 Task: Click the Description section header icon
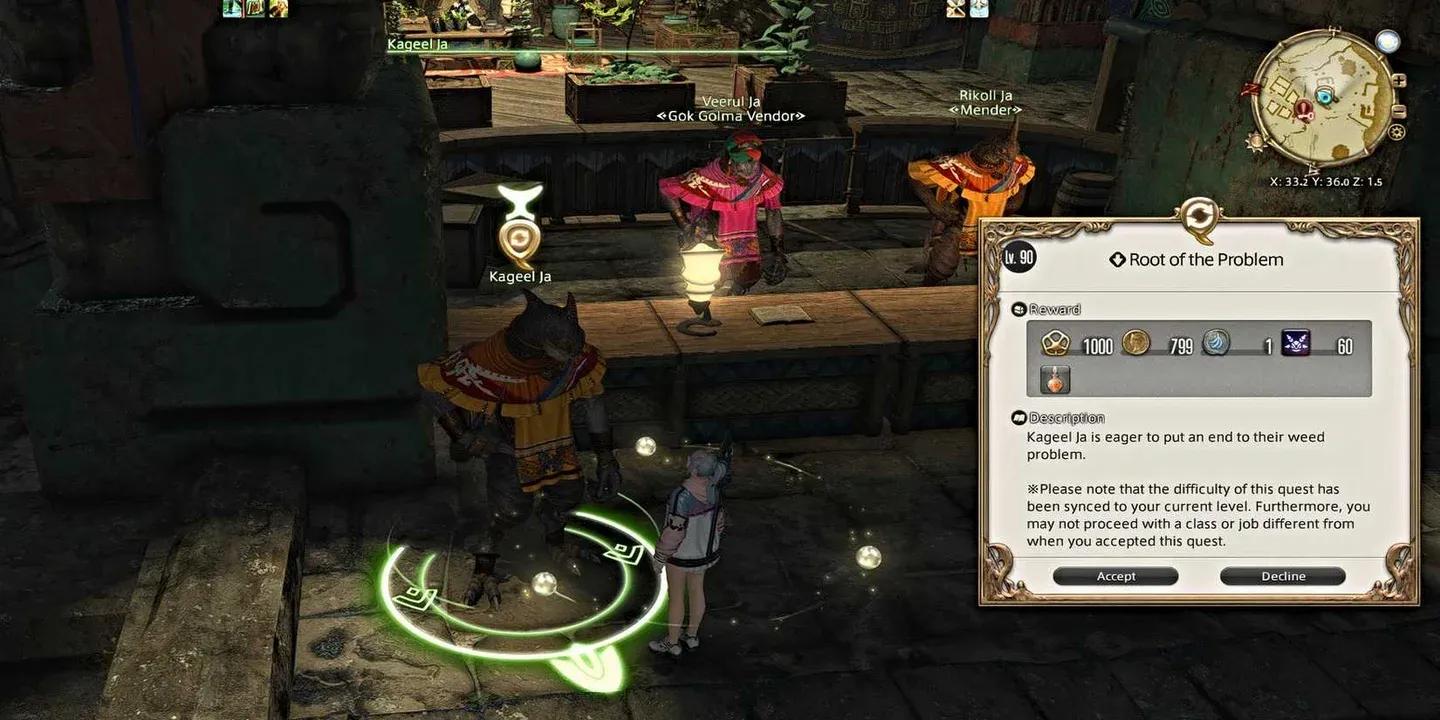tap(1020, 417)
